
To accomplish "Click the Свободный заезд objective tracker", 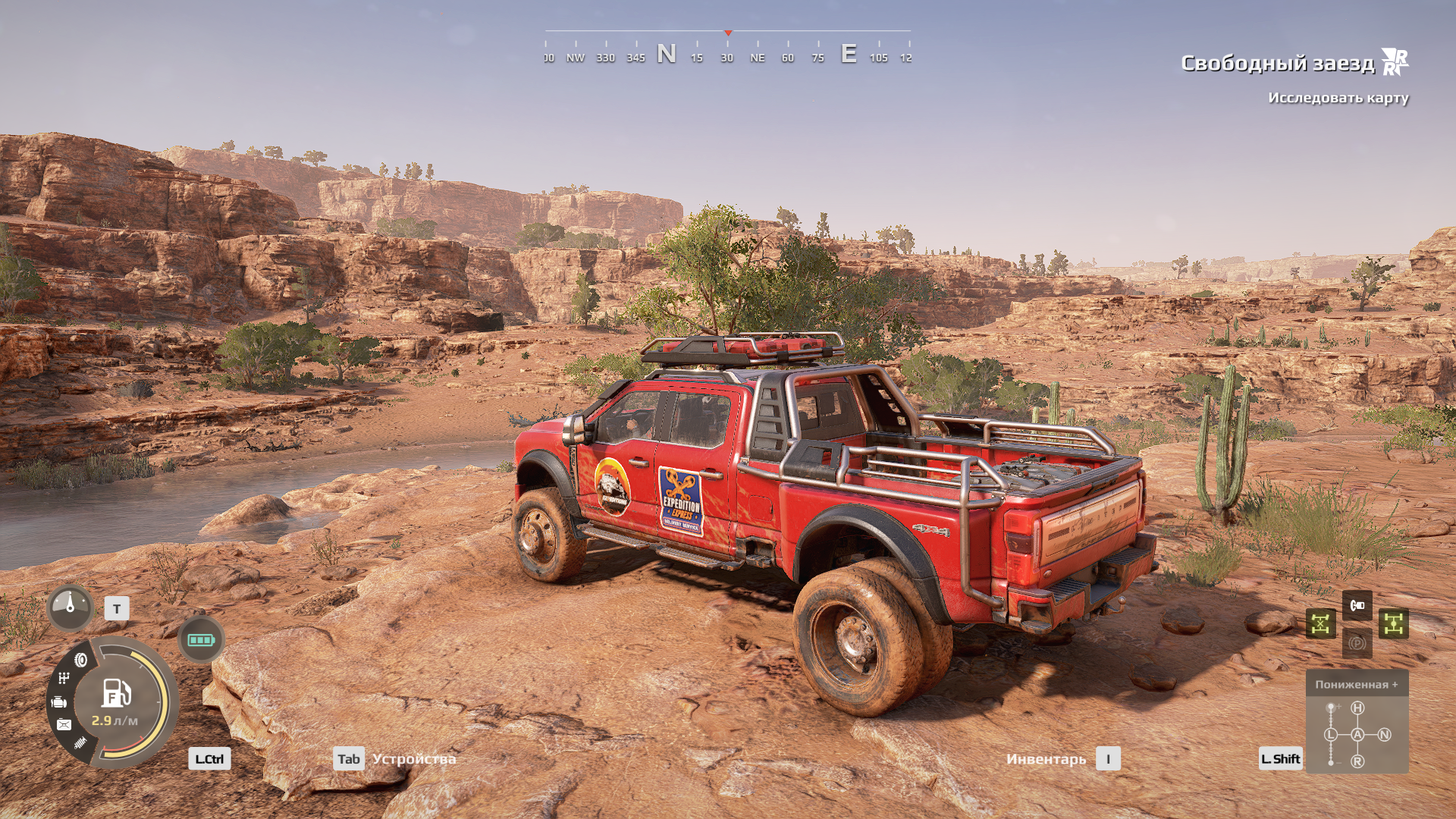I will point(1277,63).
